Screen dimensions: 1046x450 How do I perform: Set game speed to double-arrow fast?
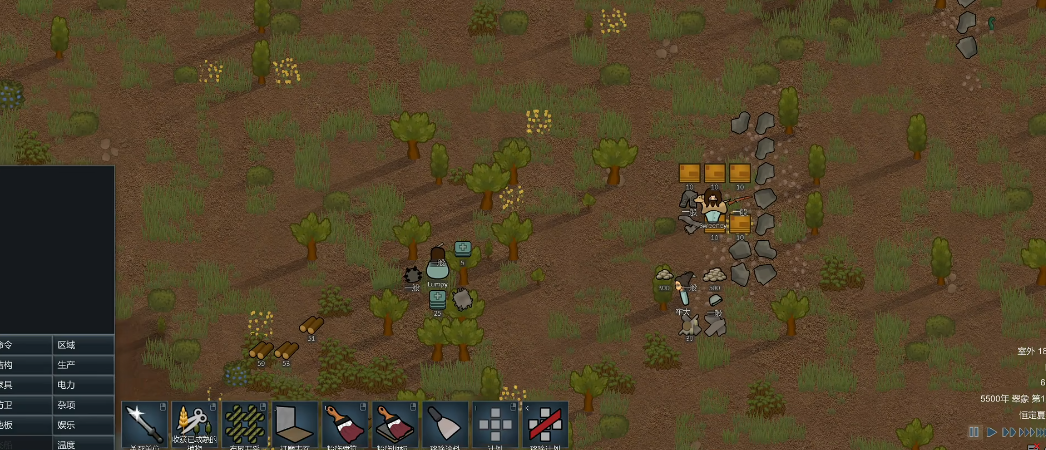click(1010, 432)
